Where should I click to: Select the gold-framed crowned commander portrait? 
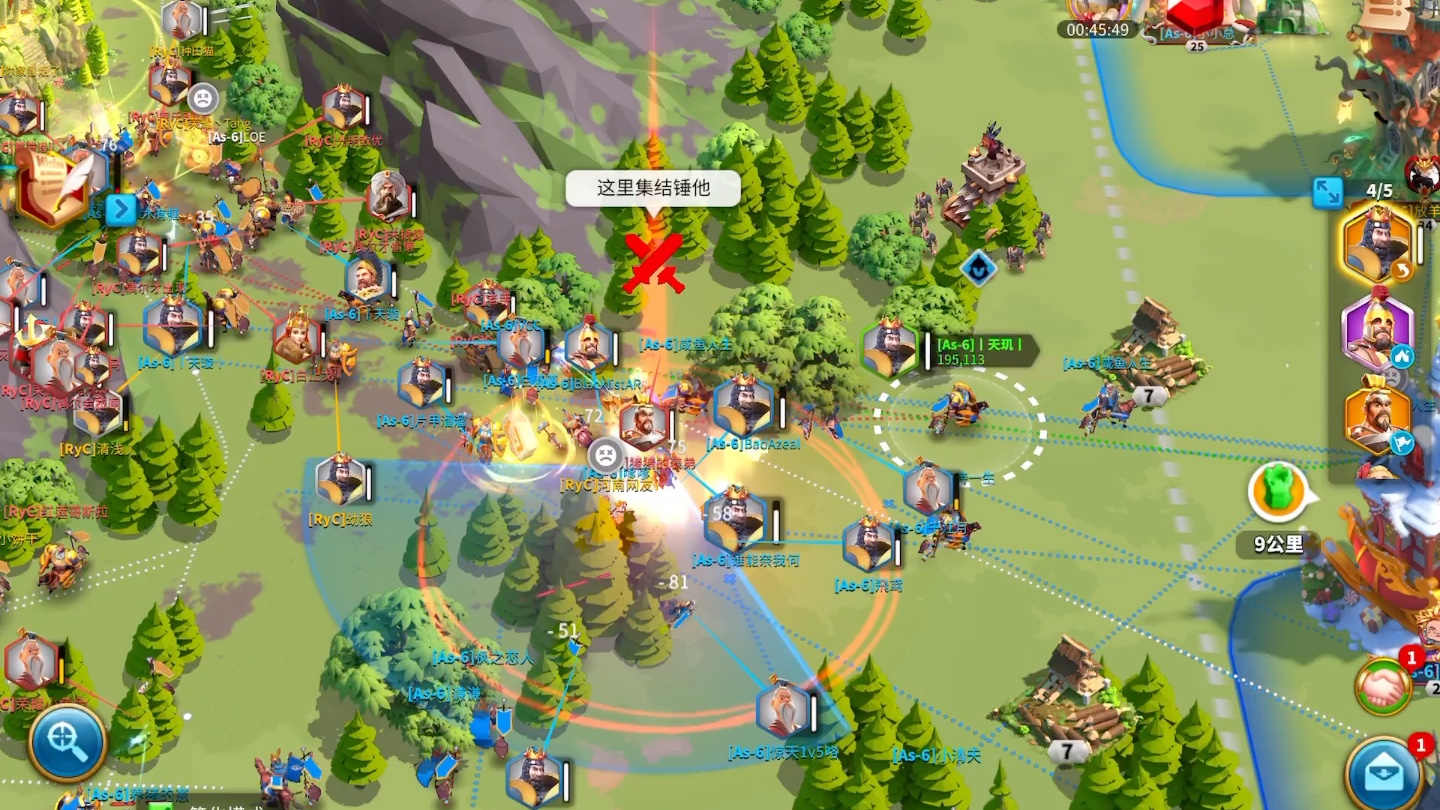pyautogui.click(x=1377, y=245)
